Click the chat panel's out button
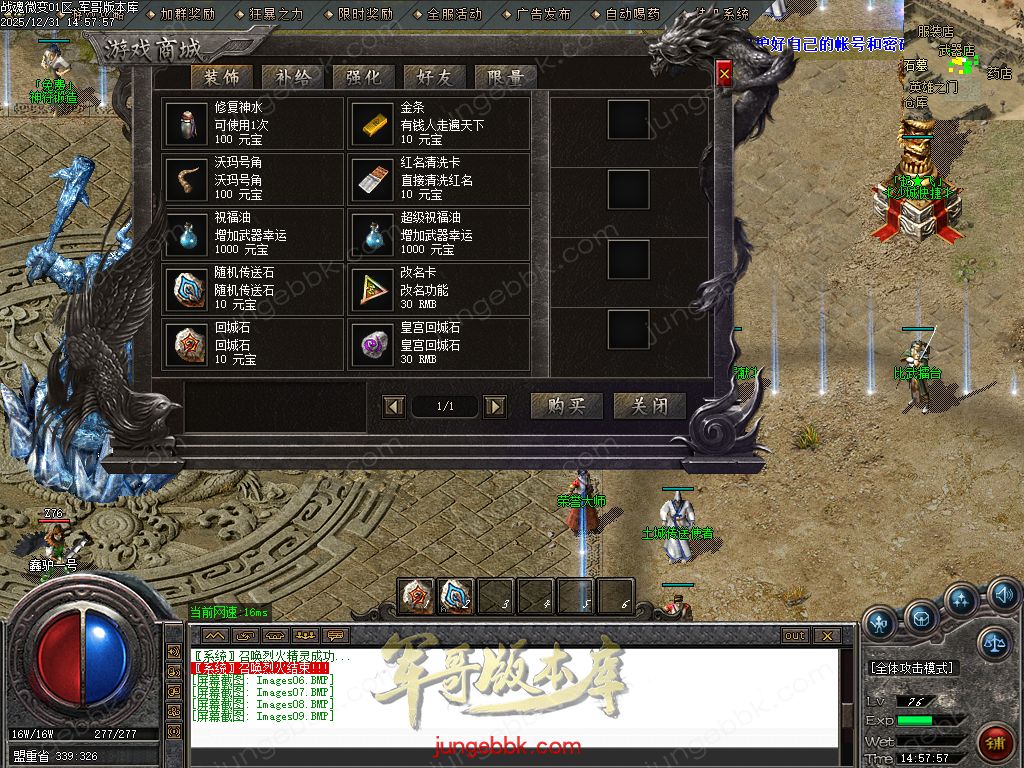This screenshot has width=1024, height=768. [795, 635]
